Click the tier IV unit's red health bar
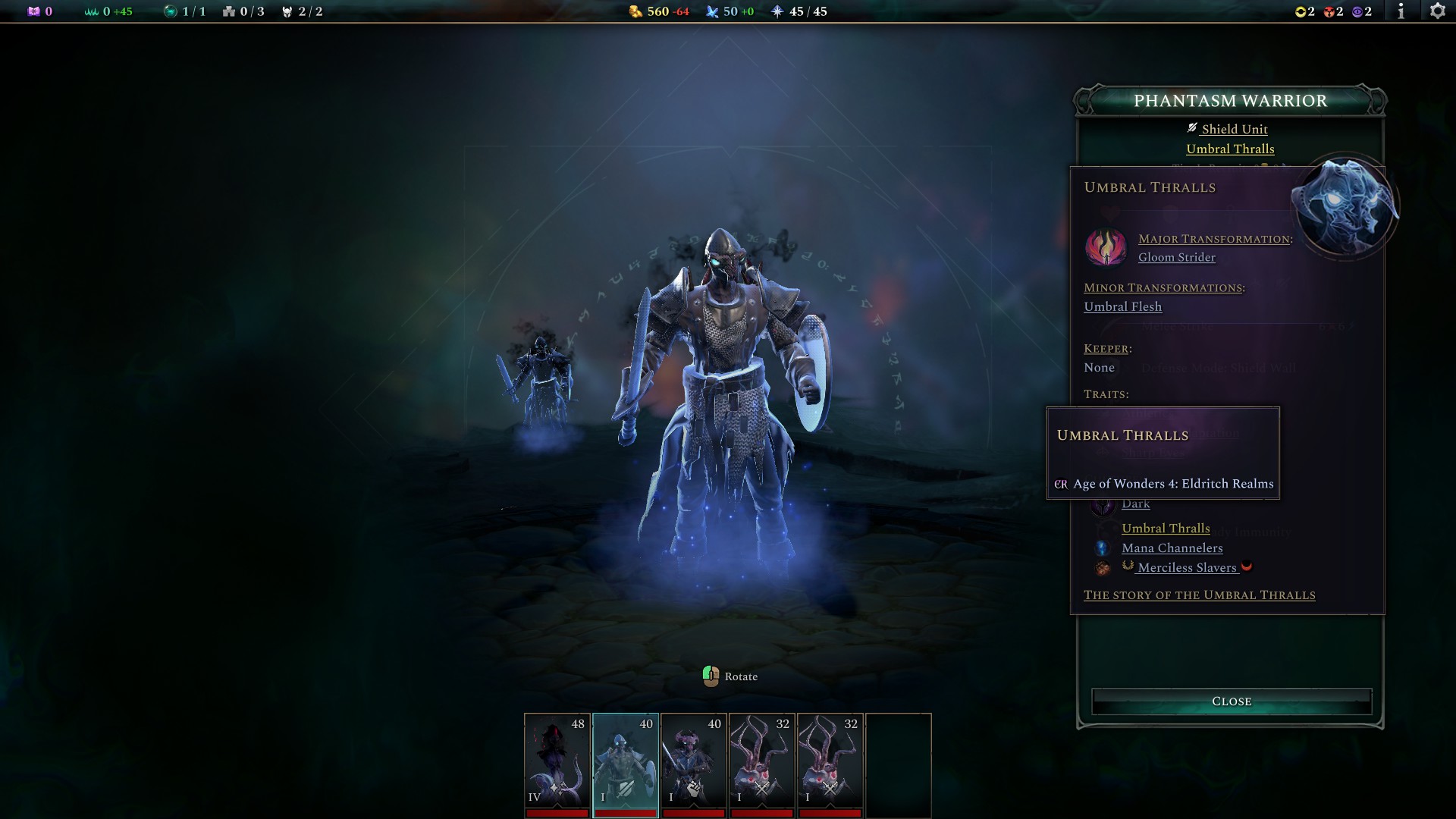 (557, 812)
